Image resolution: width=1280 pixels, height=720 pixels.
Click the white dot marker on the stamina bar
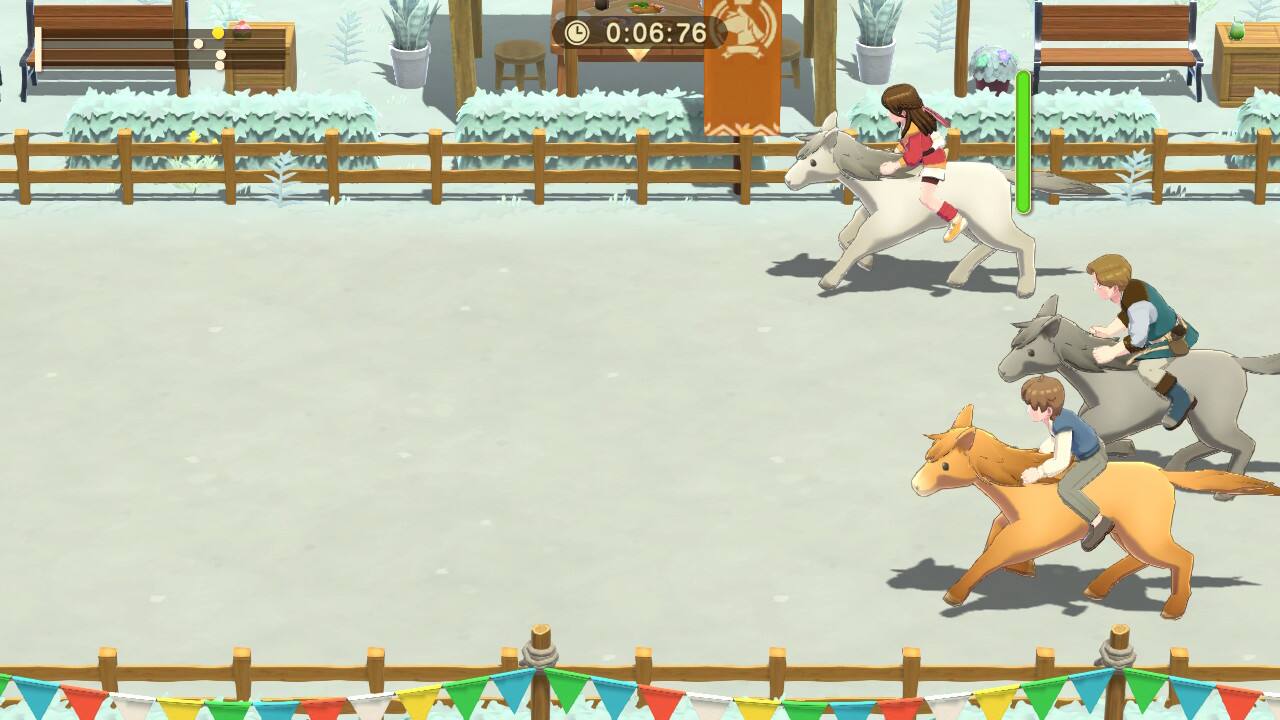198,45
